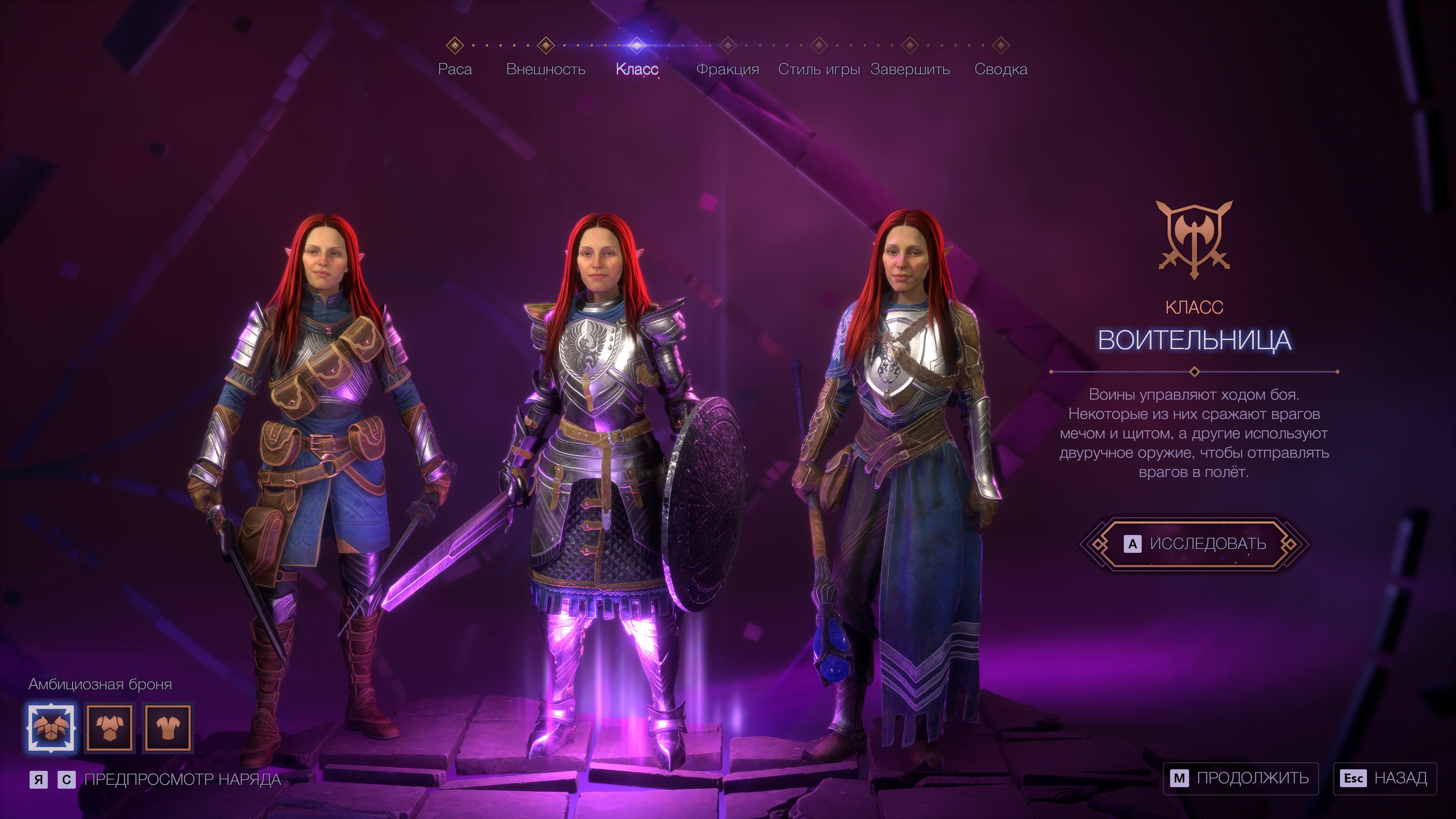Open the Фракция step
This screenshot has width=1456, height=819.
[727, 69]
